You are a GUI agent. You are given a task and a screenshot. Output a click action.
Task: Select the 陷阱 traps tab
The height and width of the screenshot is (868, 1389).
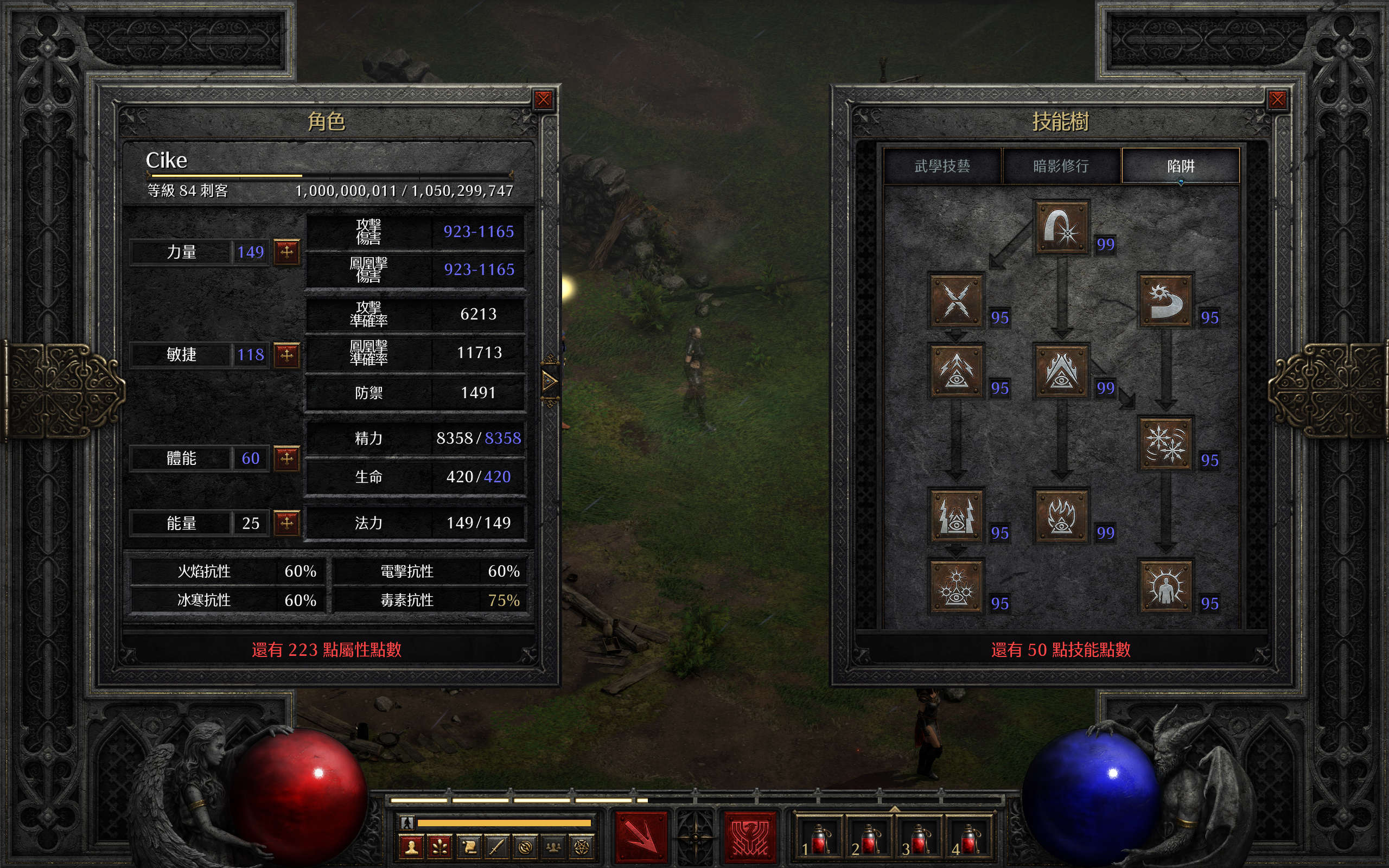pos(1180,167)
